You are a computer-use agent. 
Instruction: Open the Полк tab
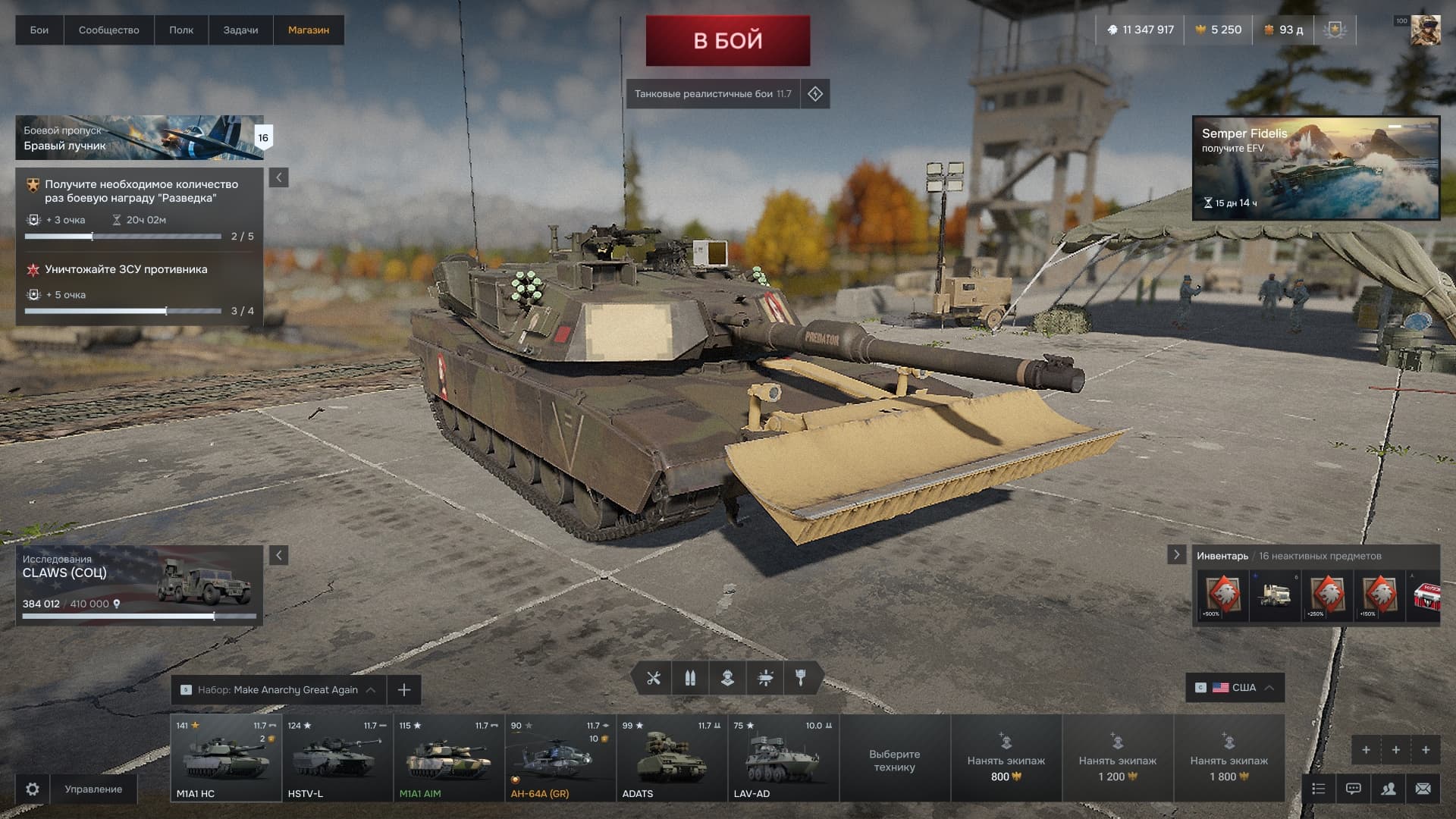180,30
